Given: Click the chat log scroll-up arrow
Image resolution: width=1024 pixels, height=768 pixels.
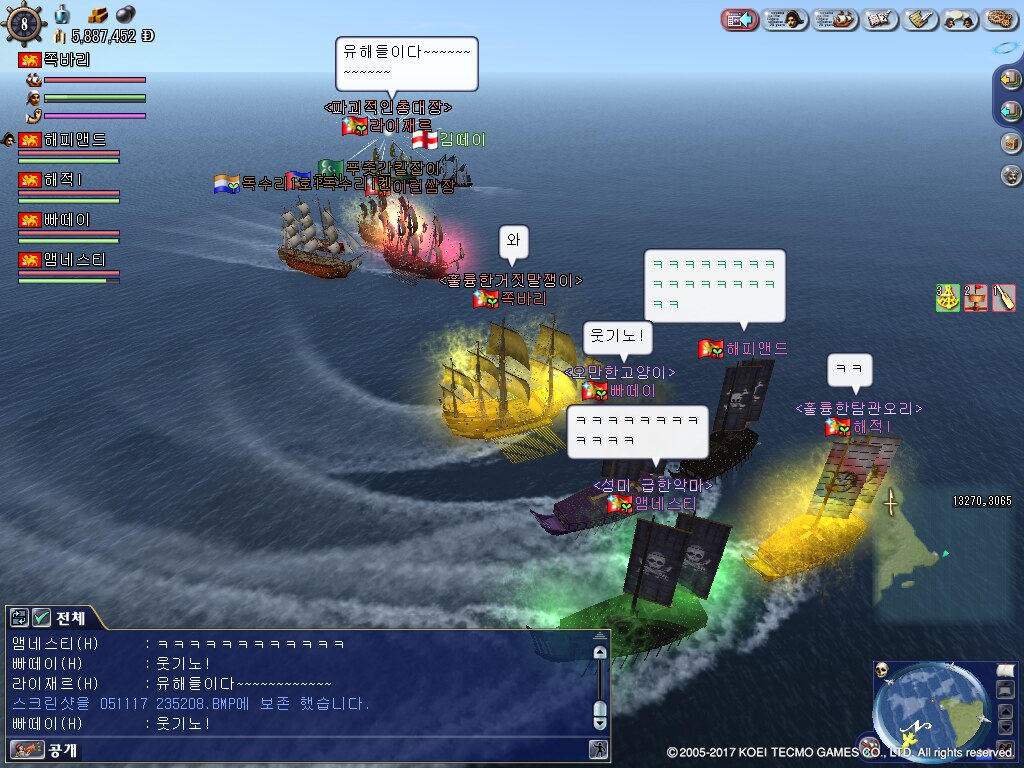Looking at the screenshot, I should 600,653.
